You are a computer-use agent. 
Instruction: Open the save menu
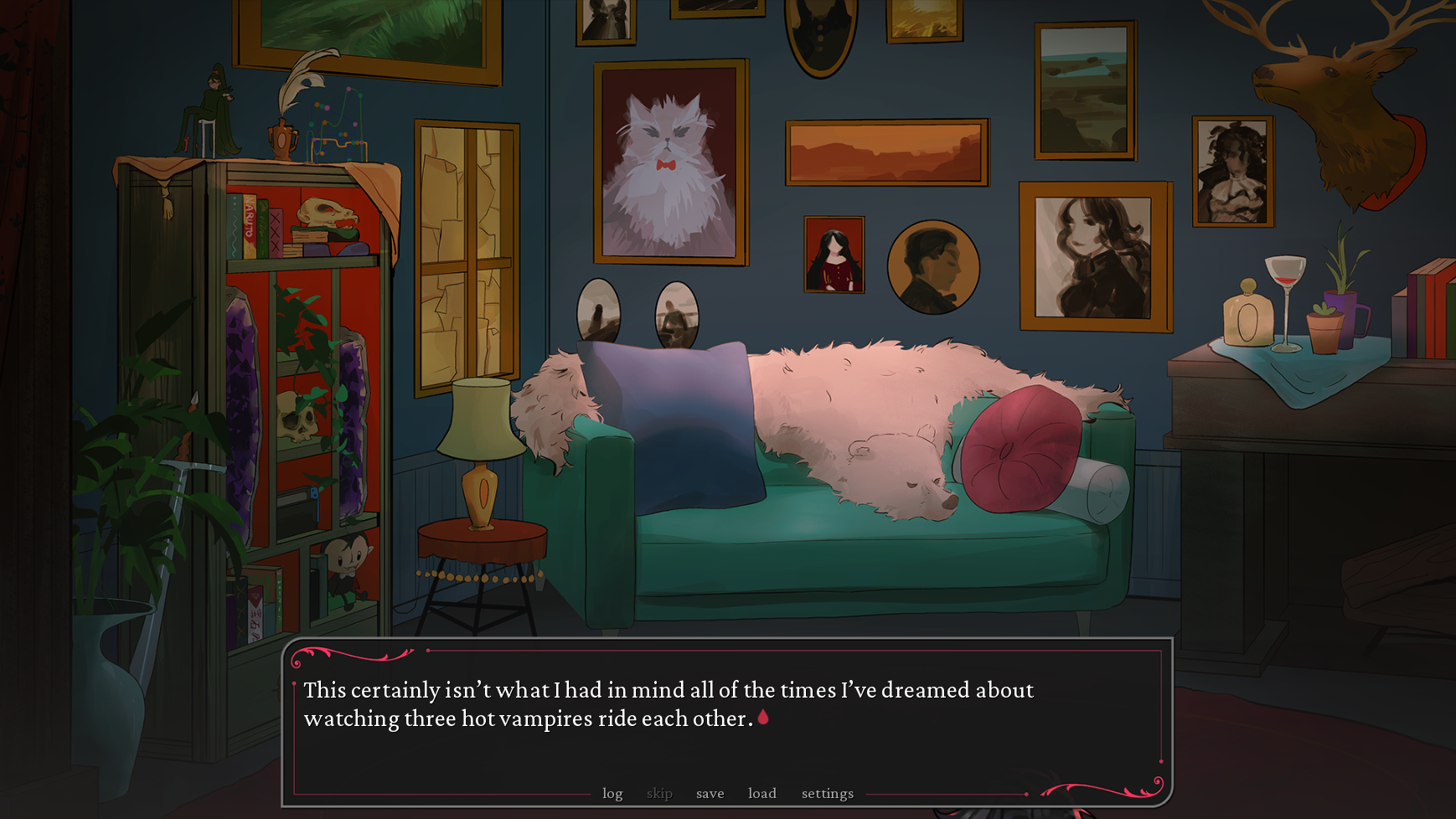click(710, 793)
